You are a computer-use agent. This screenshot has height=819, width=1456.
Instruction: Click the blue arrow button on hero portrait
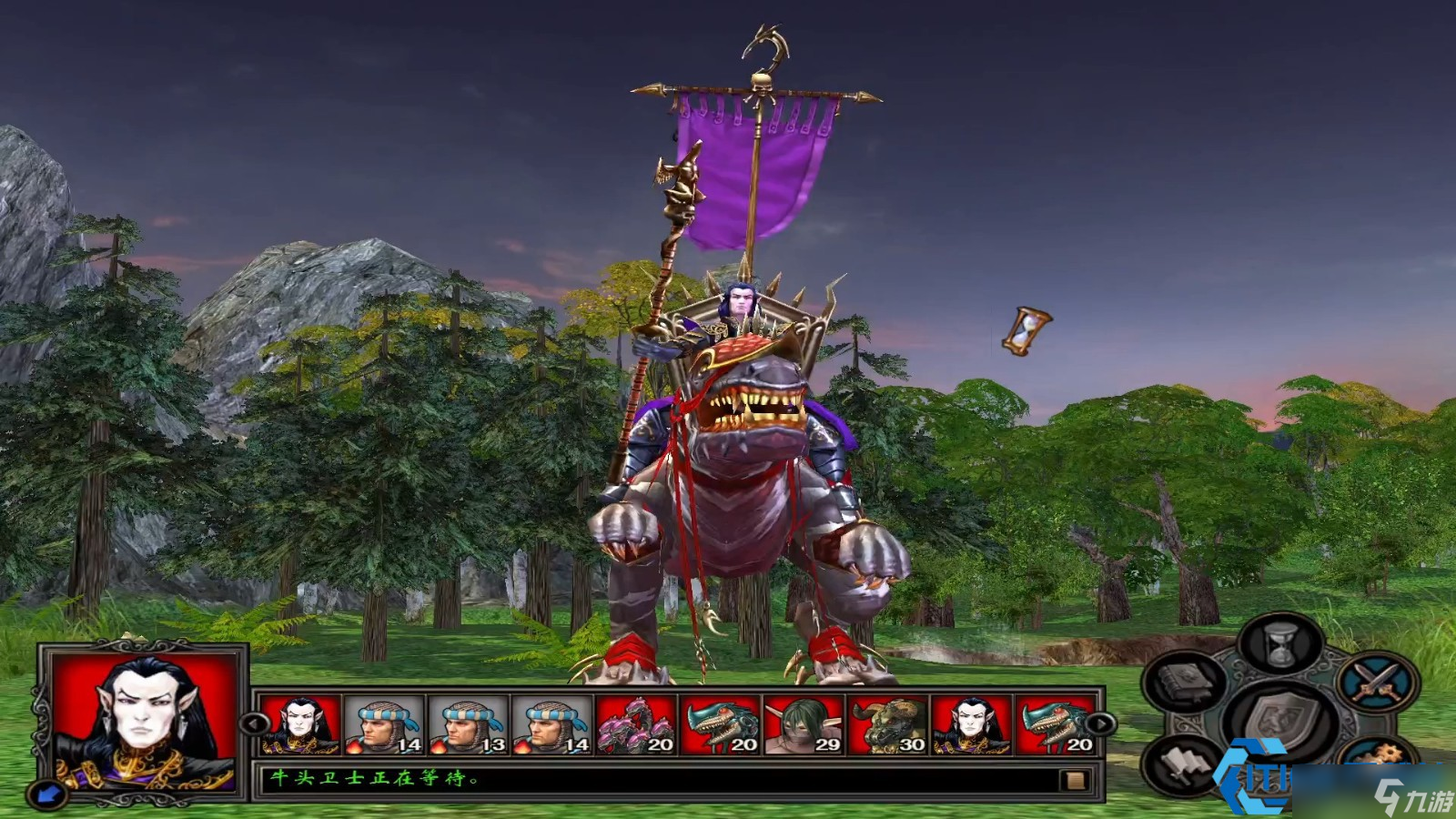(48, 794)
